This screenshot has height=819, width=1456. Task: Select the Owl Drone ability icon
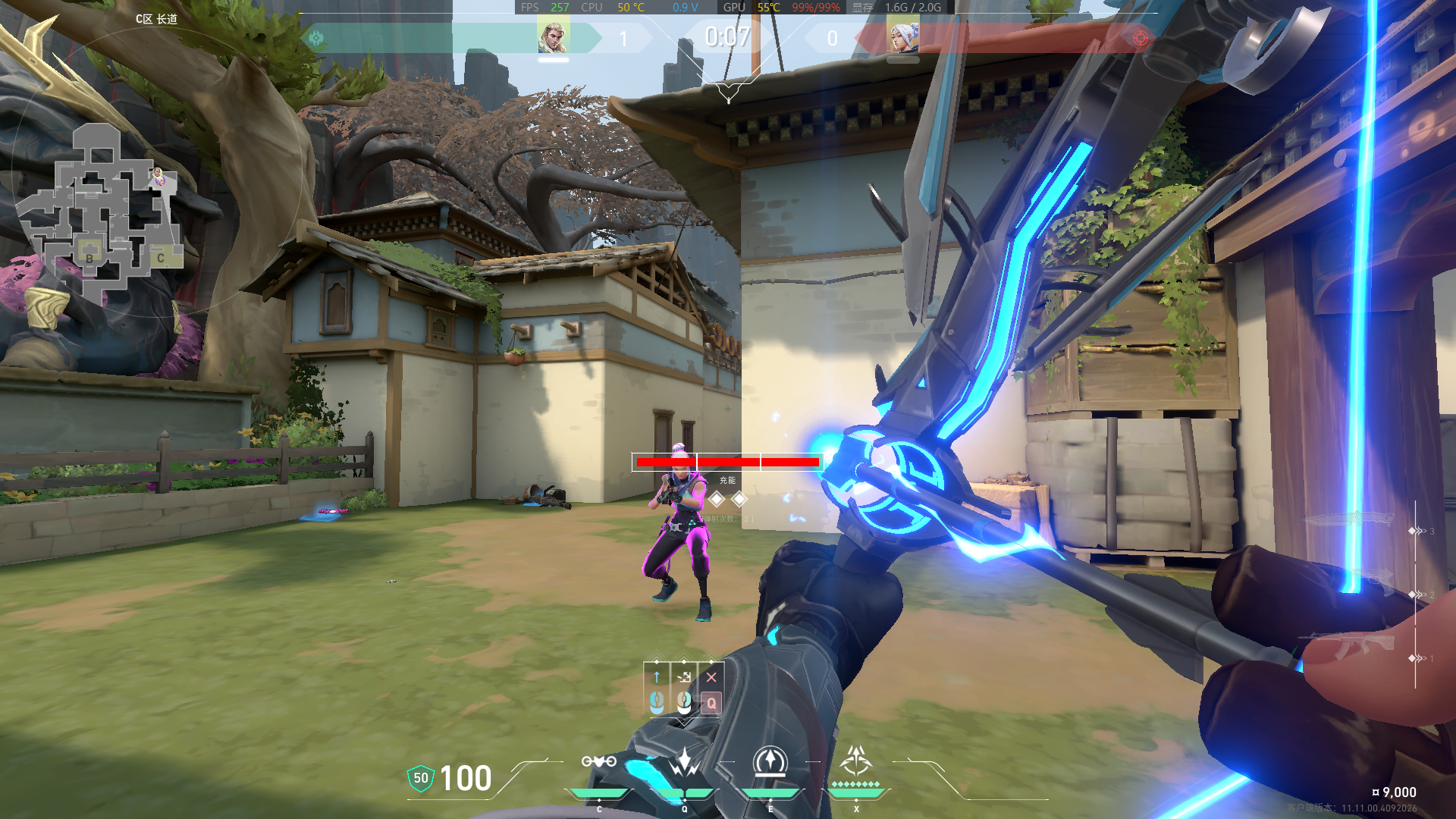(598, 761)
